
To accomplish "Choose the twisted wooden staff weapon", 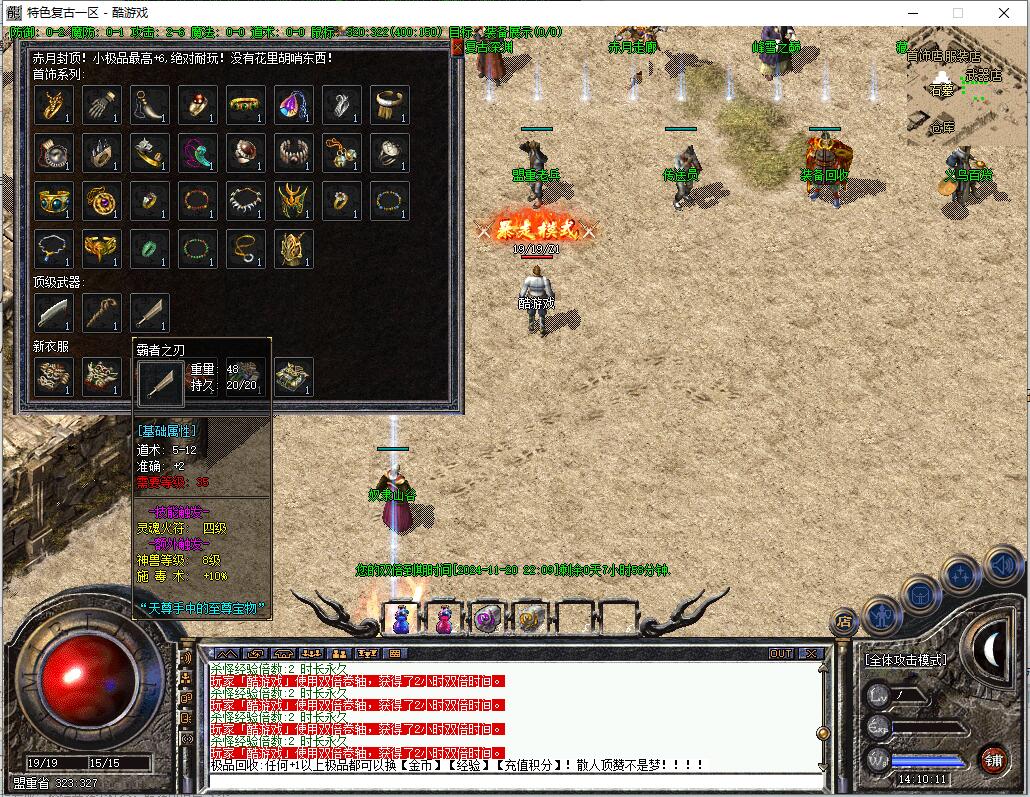I will point(102,313).
